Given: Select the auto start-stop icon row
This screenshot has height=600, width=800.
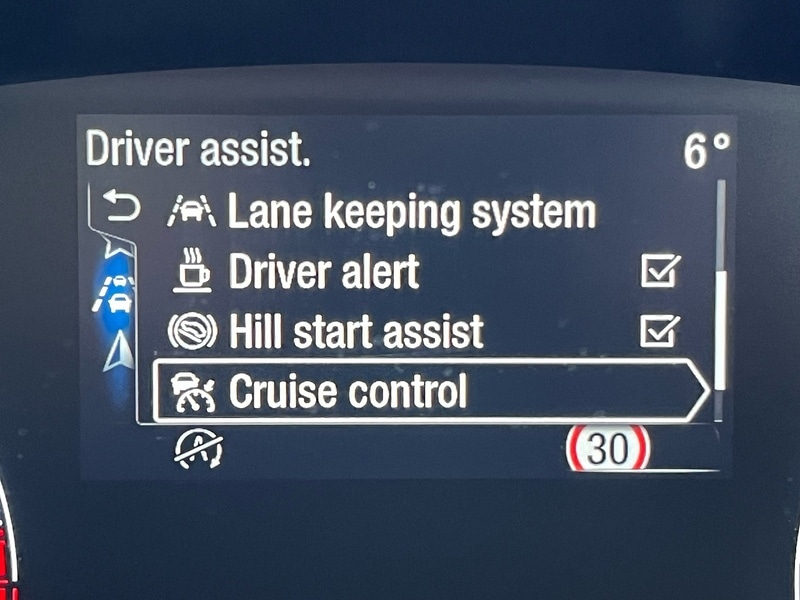Looking at the screenshot, I should [200, 450].
